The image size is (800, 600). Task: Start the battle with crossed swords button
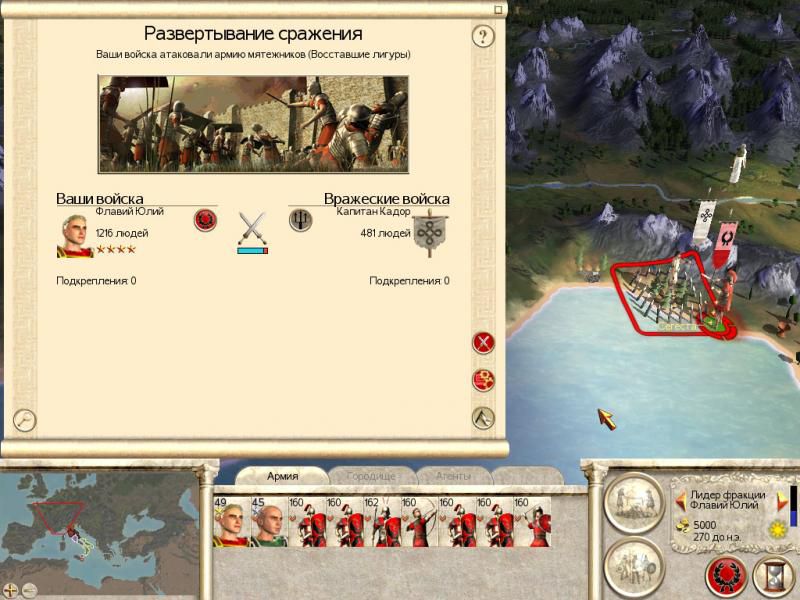click(x=484, y=342)
